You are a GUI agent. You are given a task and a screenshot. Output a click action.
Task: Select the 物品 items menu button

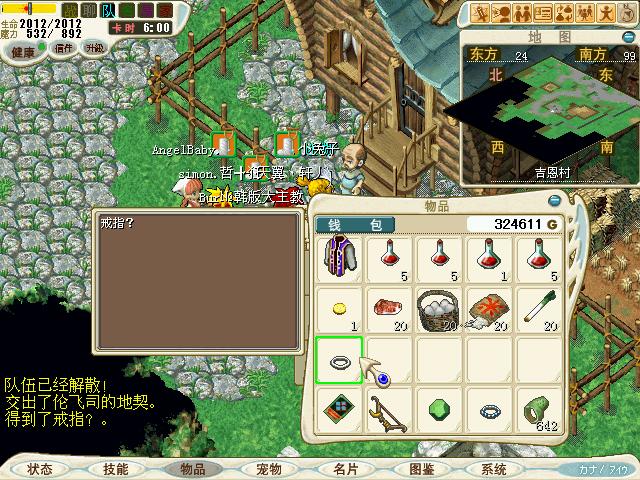(192, 468)
